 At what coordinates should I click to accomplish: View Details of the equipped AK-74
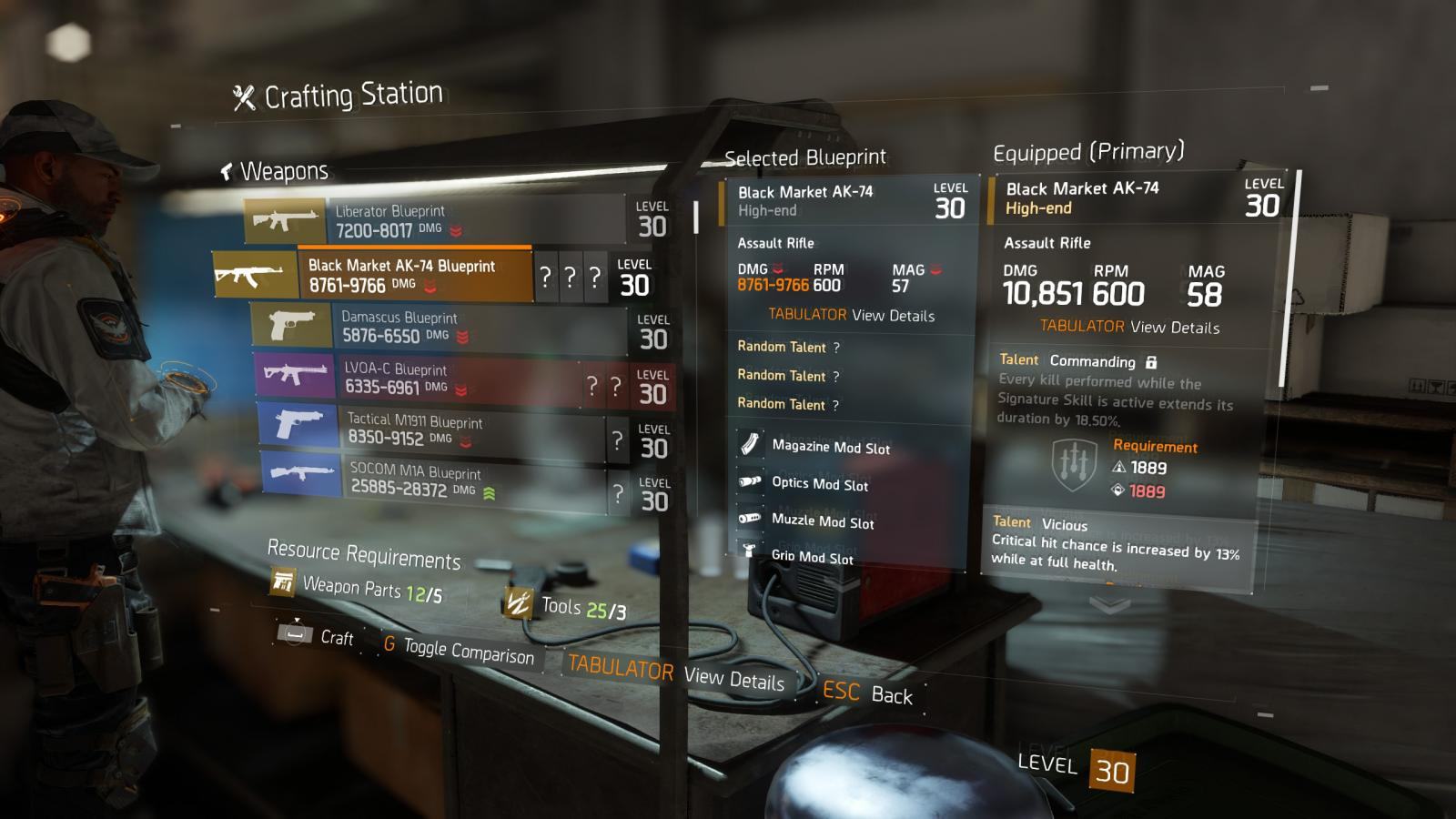pos(1129,327)
